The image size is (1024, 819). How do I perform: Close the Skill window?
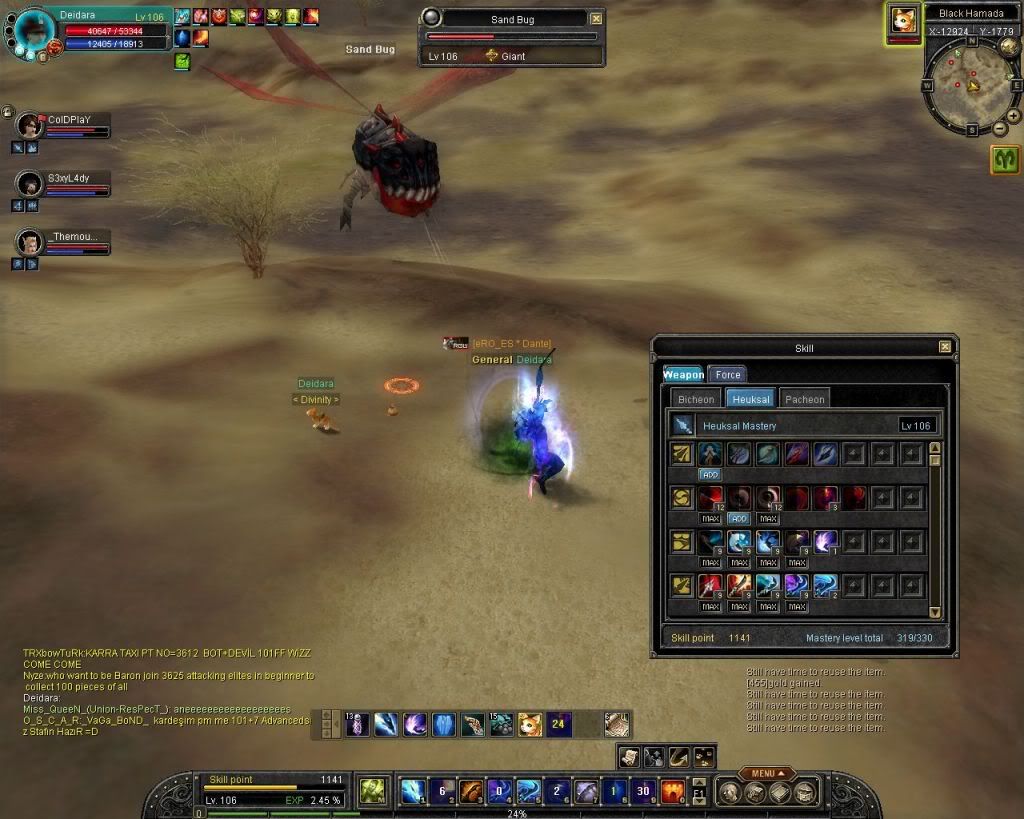(945, 347)
